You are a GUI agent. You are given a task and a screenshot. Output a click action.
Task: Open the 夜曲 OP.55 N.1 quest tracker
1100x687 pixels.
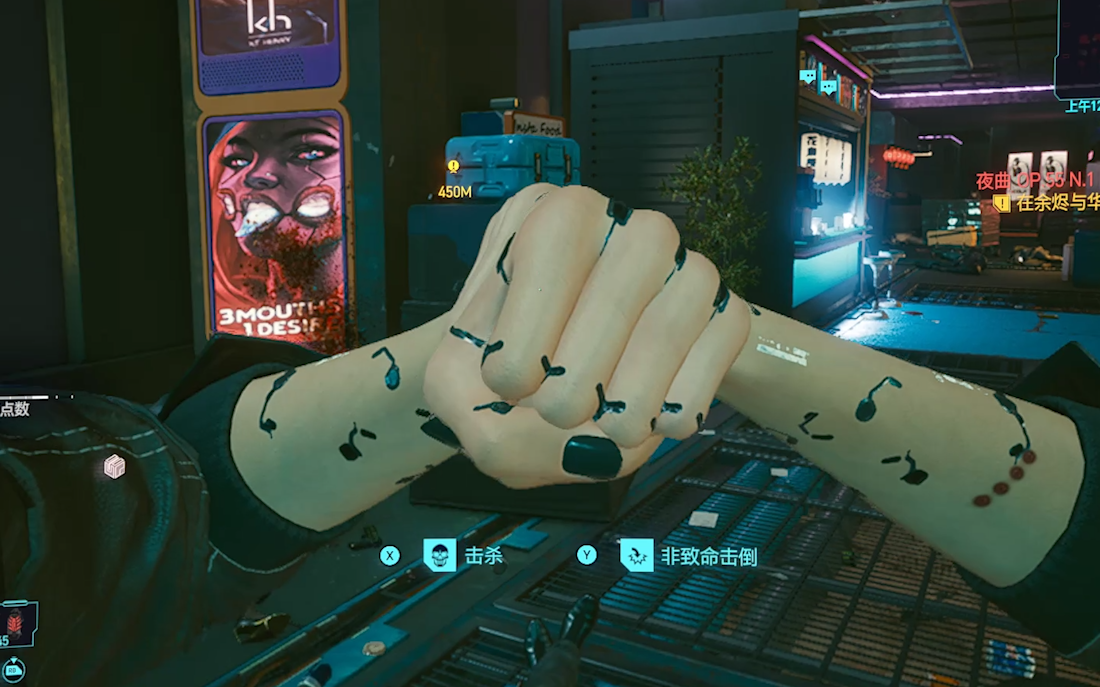click(x=1037, y=181)
